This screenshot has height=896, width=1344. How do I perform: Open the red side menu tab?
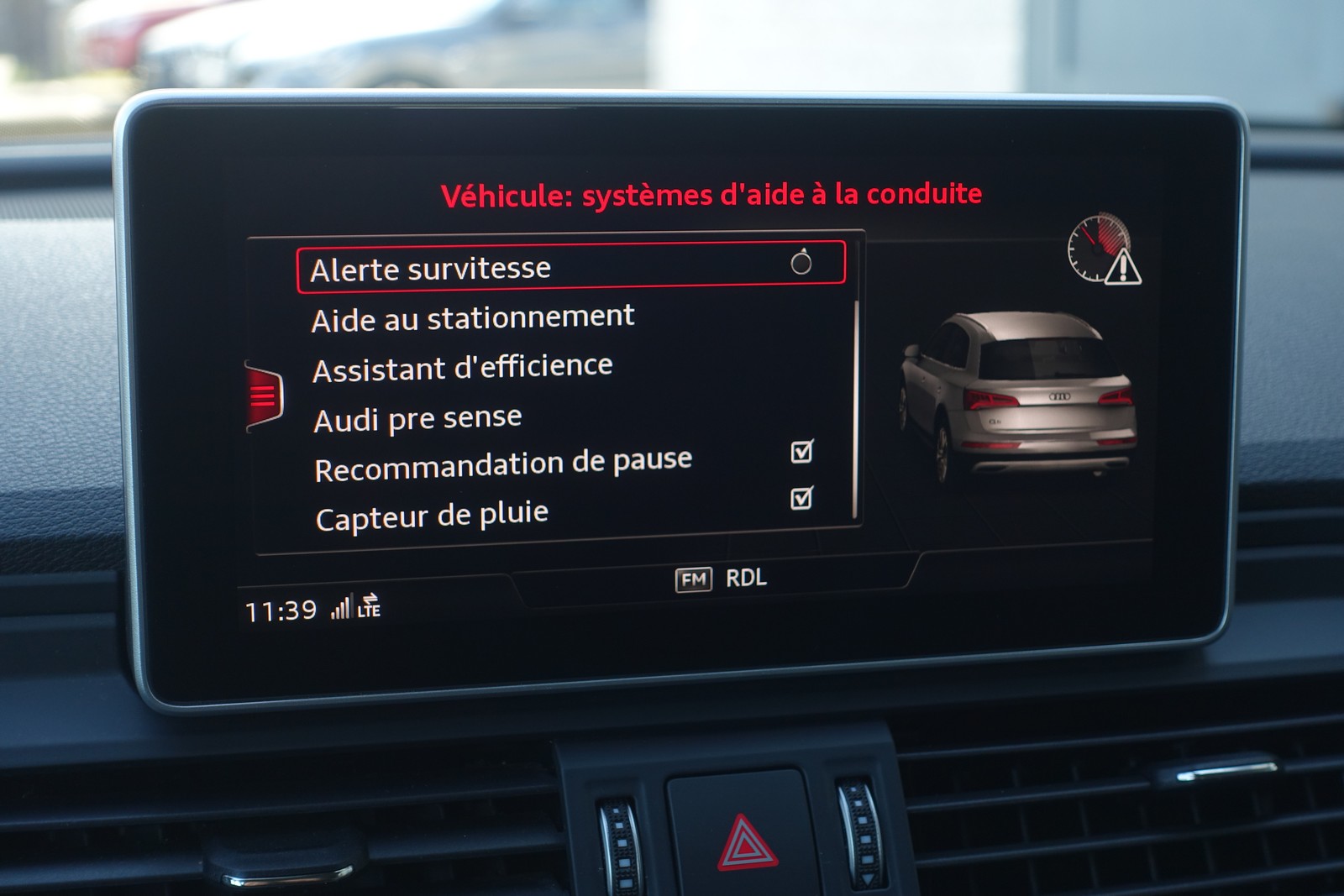click(264, 396)
